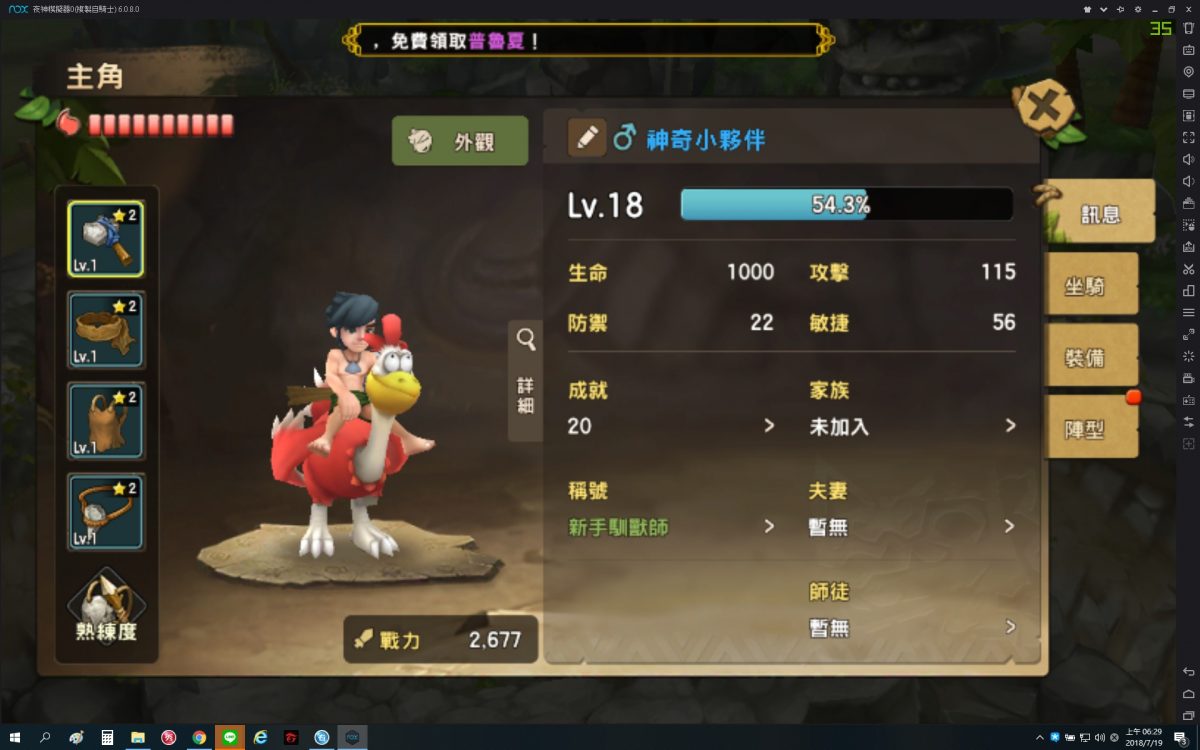This screenshot has width=1200, height=750.
Task: Change the 稱號 title 新手馴獸師
Action: tap(672, 526)
